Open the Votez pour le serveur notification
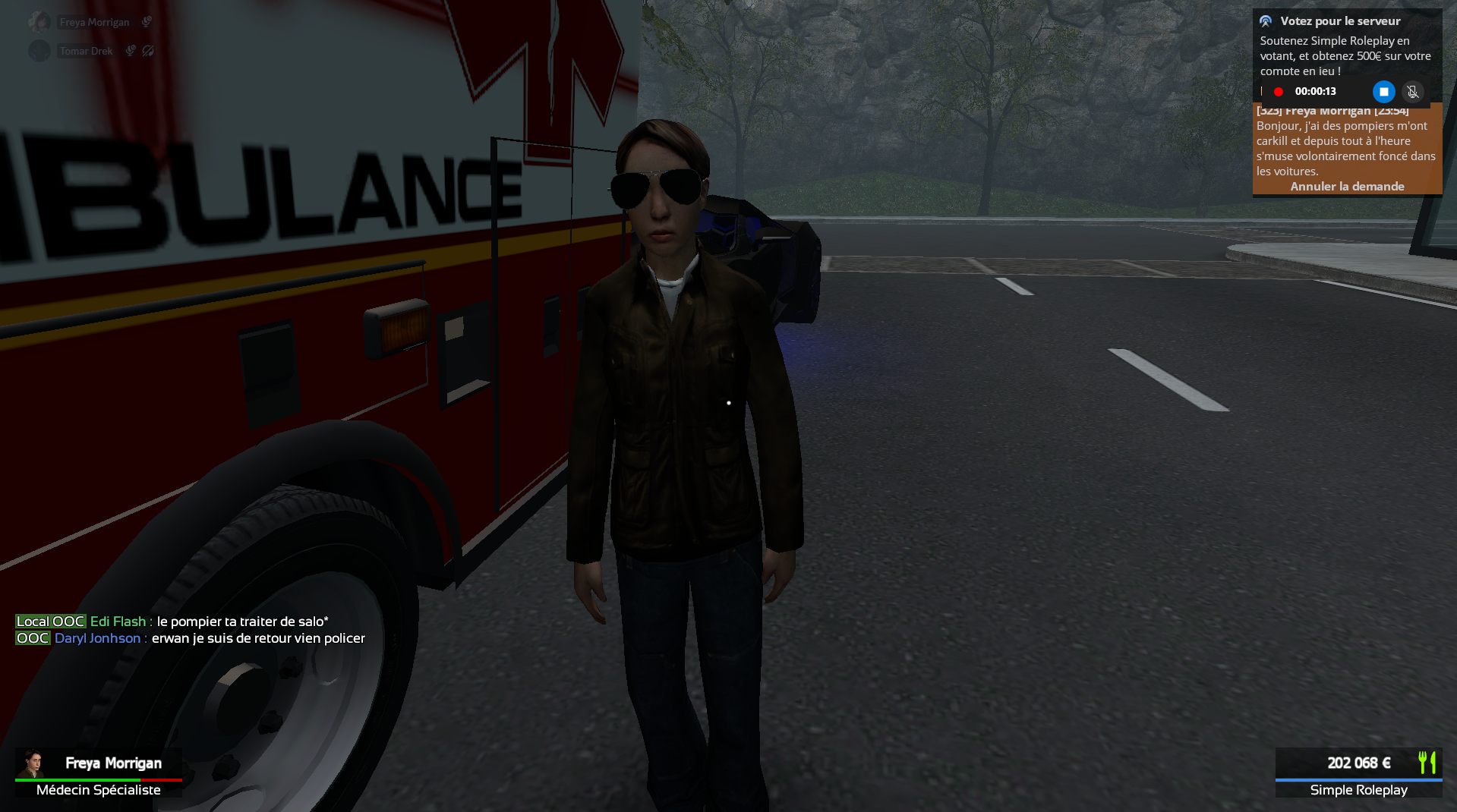Image resolution: width=1457 pixels, height=812 pixels. click(x=1340, y=21)
